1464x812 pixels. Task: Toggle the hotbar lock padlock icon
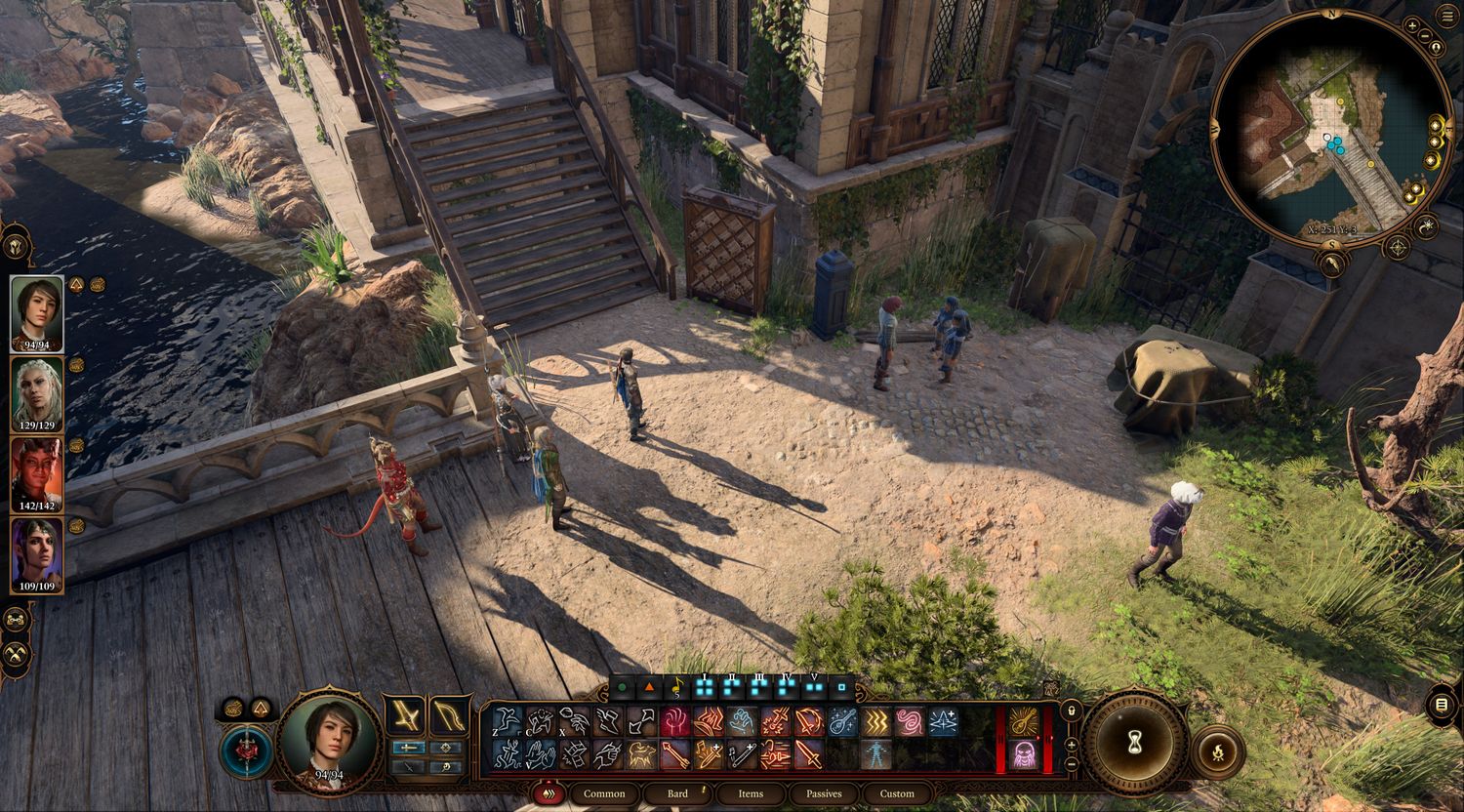tap(1072, 710)
